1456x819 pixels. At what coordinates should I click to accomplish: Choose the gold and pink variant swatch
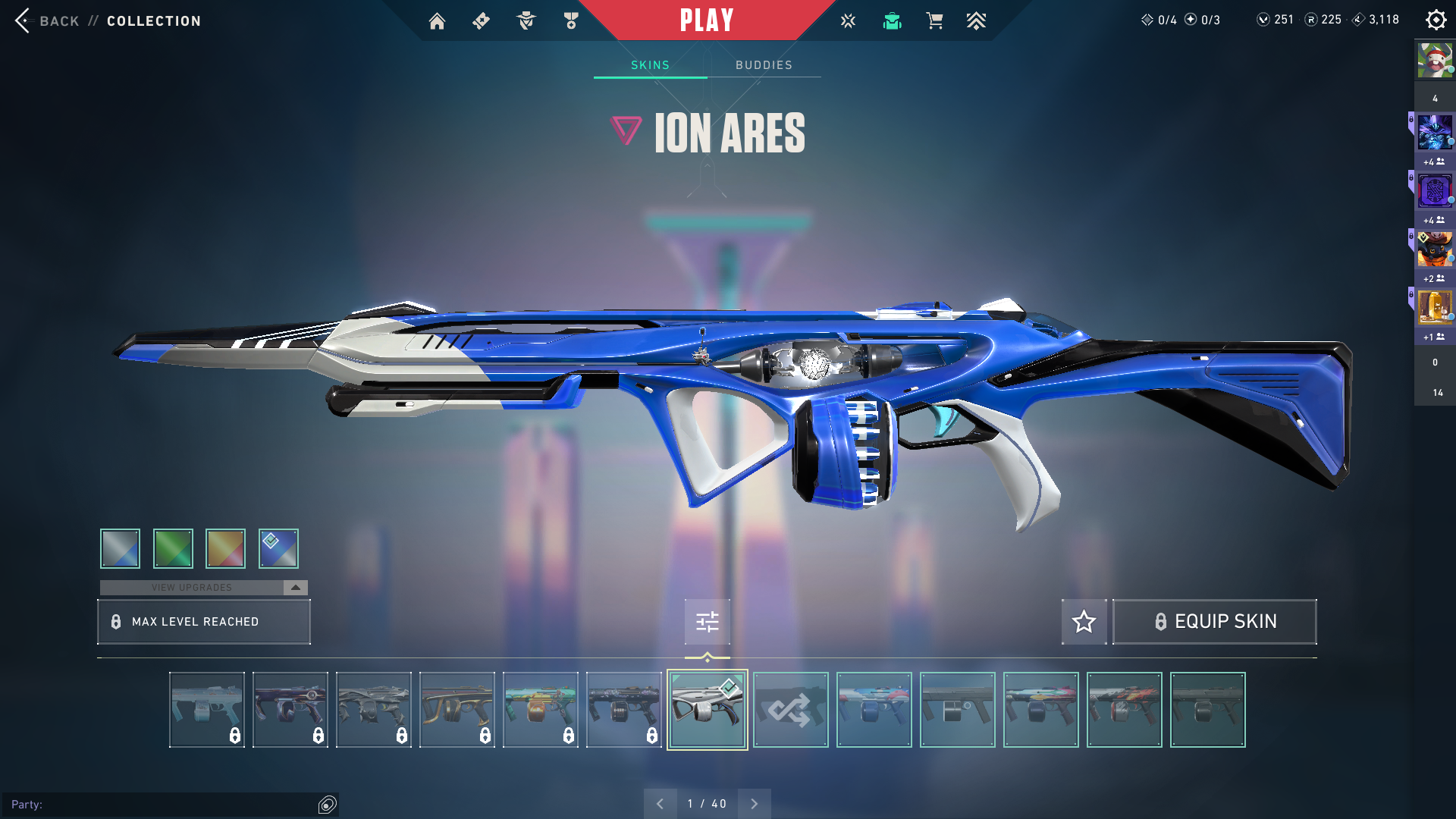(225, 548)
